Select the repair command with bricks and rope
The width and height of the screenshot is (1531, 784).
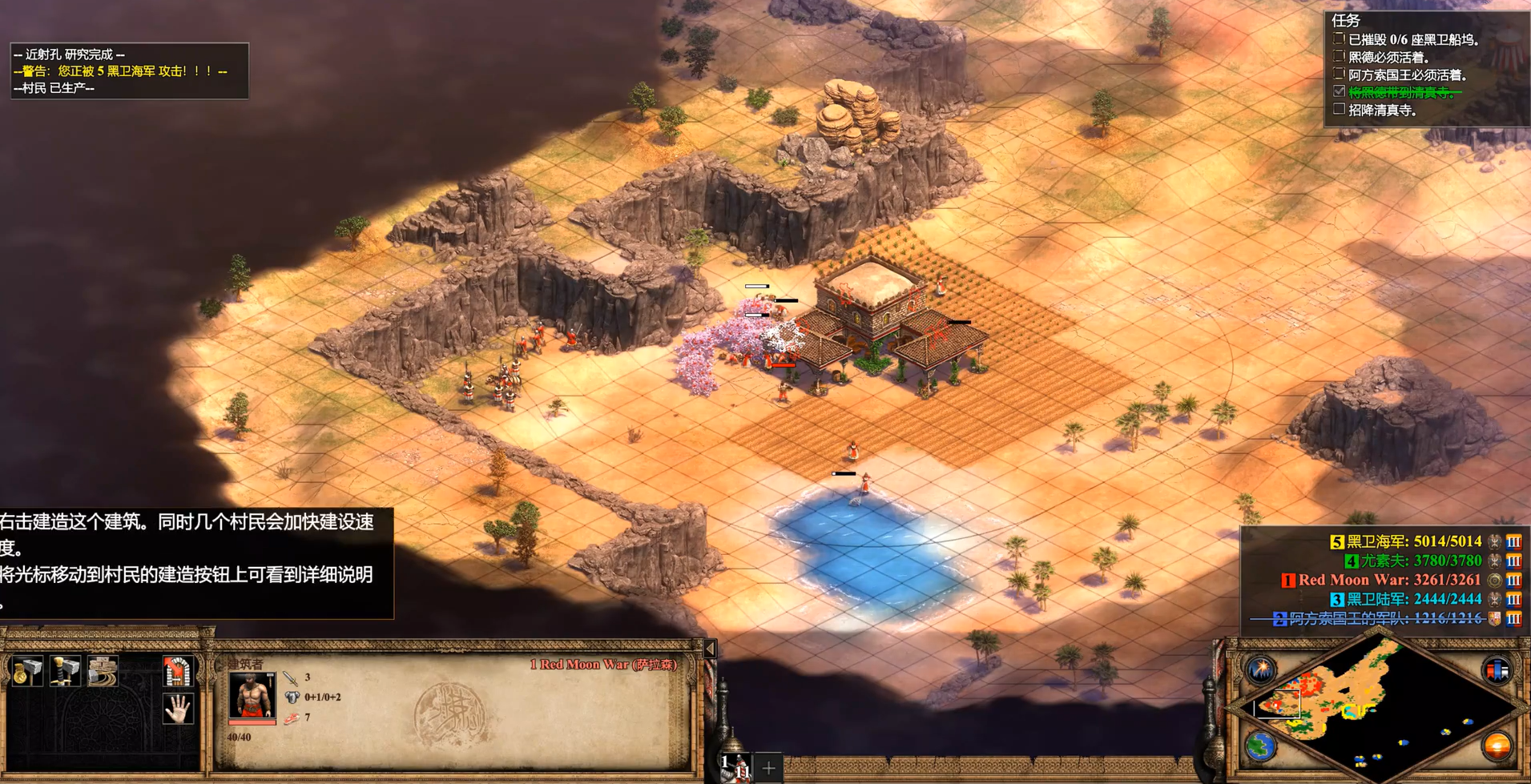pos(103,672)
